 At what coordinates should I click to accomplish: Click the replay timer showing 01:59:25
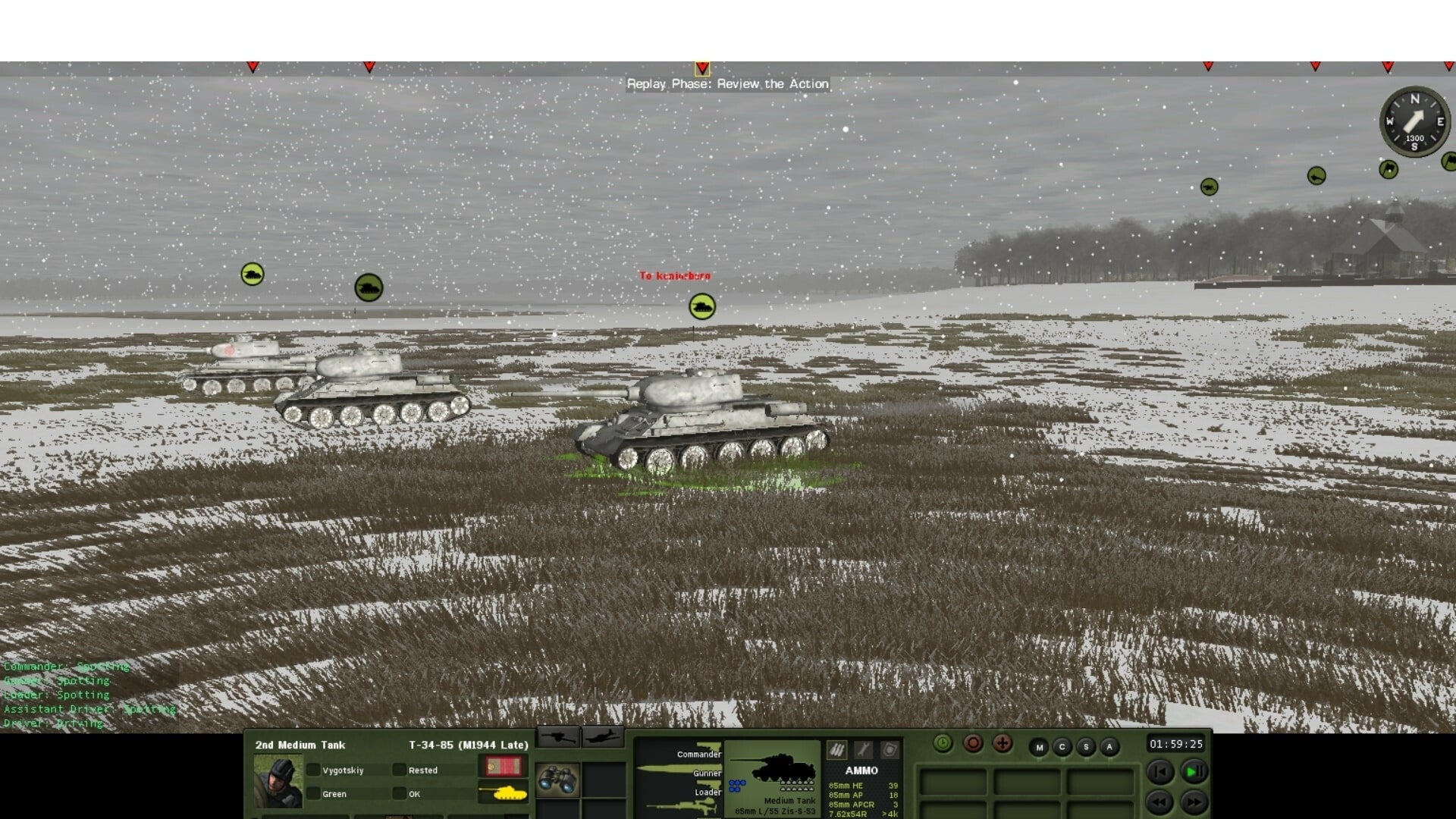(1177, 743)
